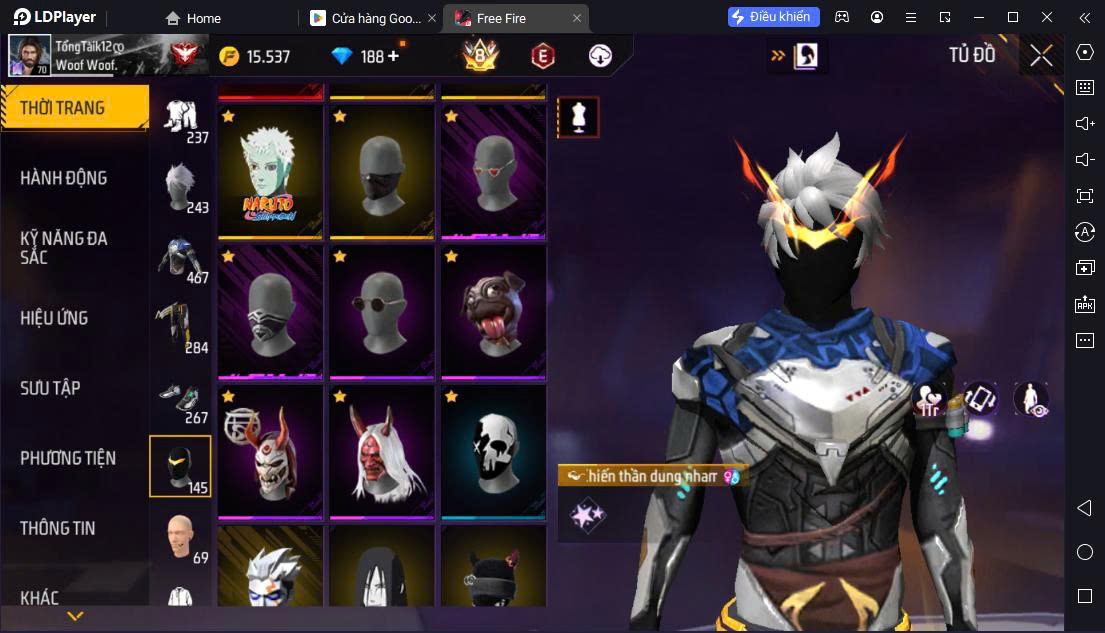Image resolution: width=1105 pixels, height=633 pixels.
Task: Open the Điều khiển controls button
Action: click(773, 17)
